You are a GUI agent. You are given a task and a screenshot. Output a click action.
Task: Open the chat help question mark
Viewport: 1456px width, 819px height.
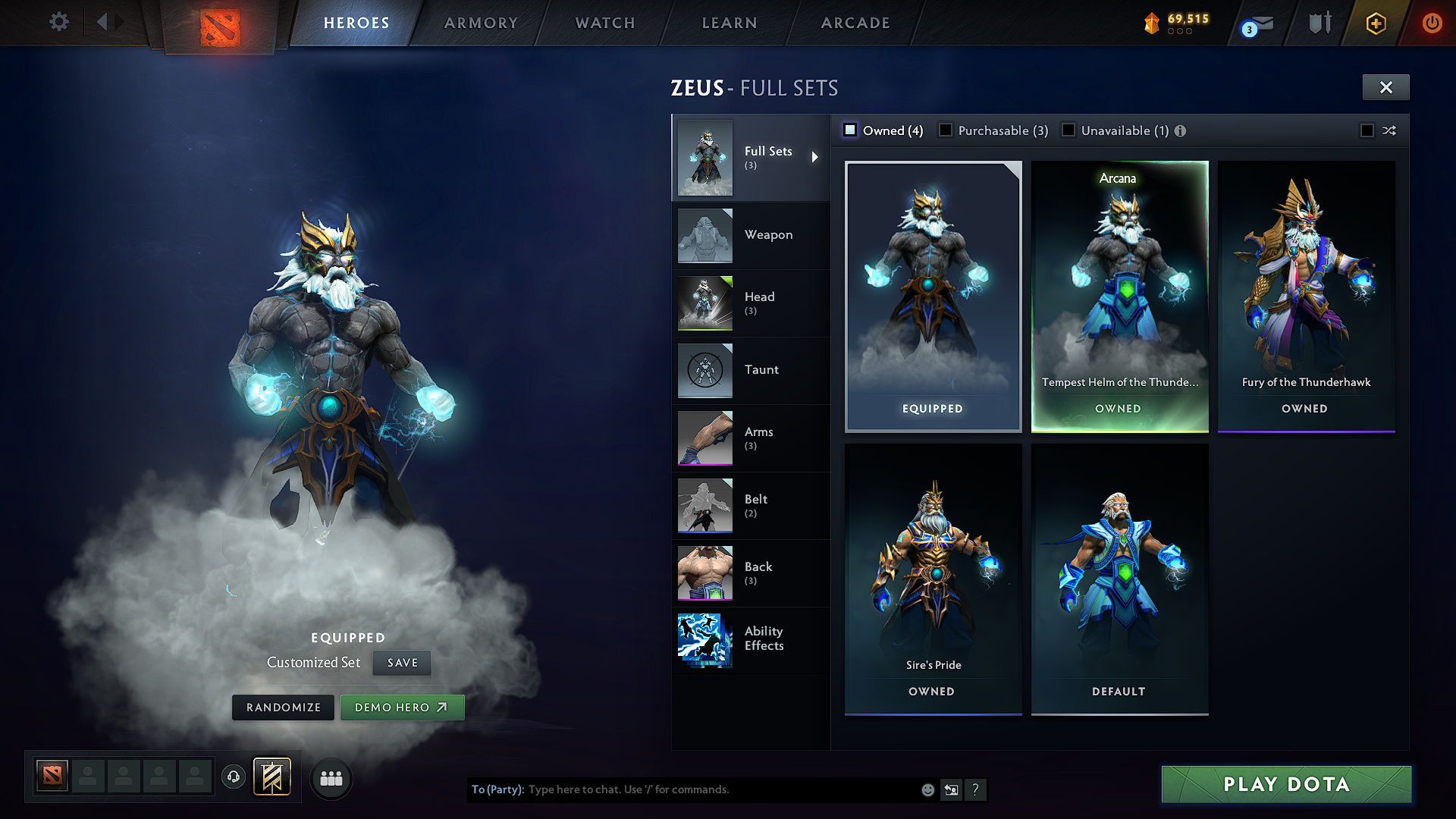(x=976, y=789)
